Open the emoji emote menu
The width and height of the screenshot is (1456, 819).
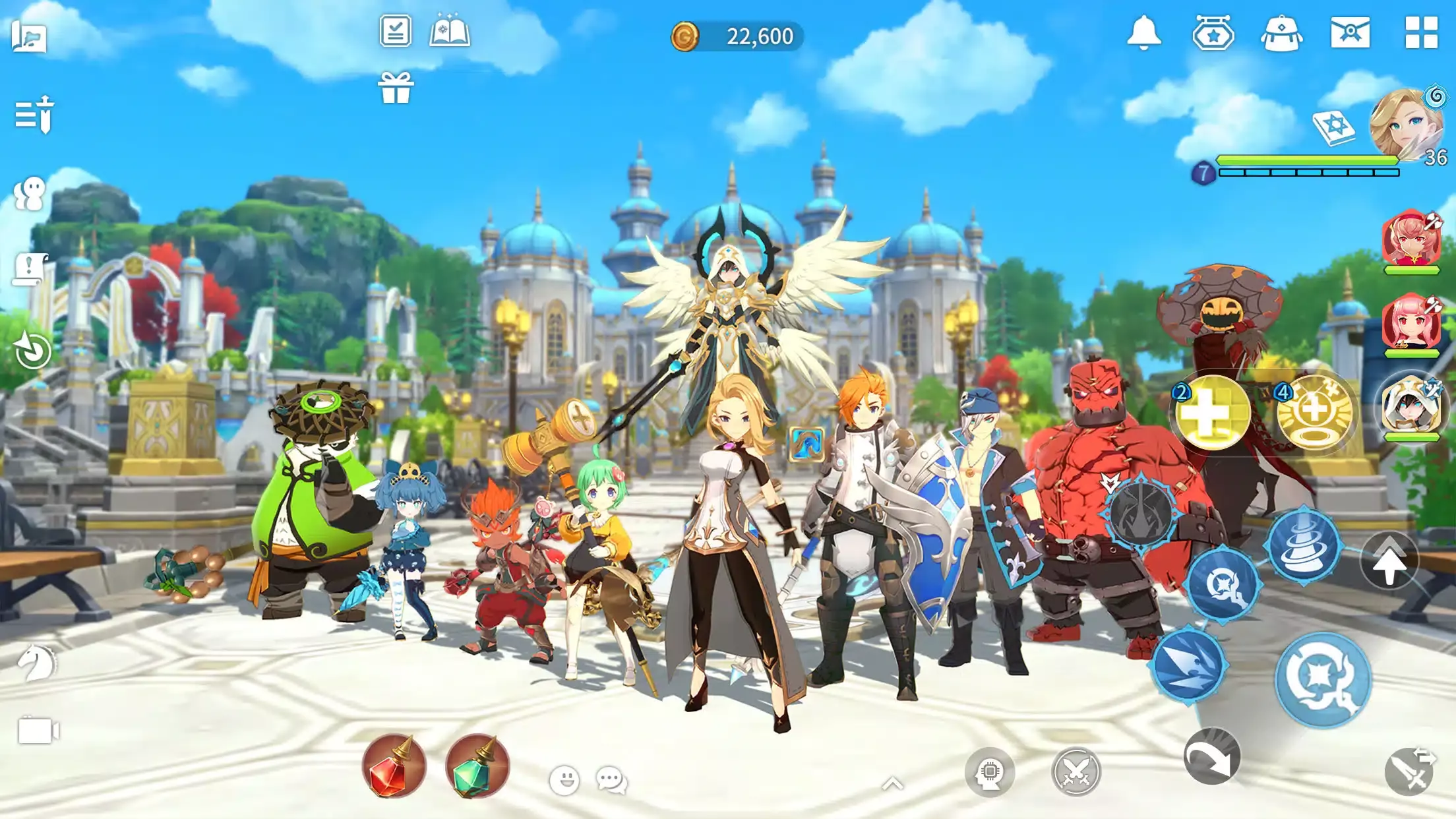coord(564,781)
